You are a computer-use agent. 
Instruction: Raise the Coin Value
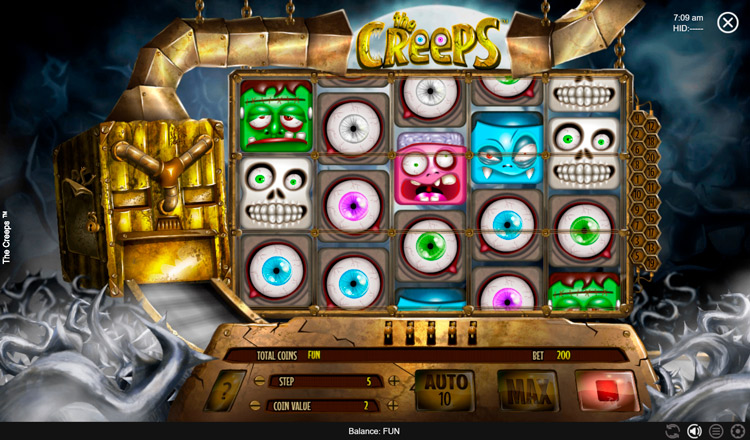coord(393,406)
